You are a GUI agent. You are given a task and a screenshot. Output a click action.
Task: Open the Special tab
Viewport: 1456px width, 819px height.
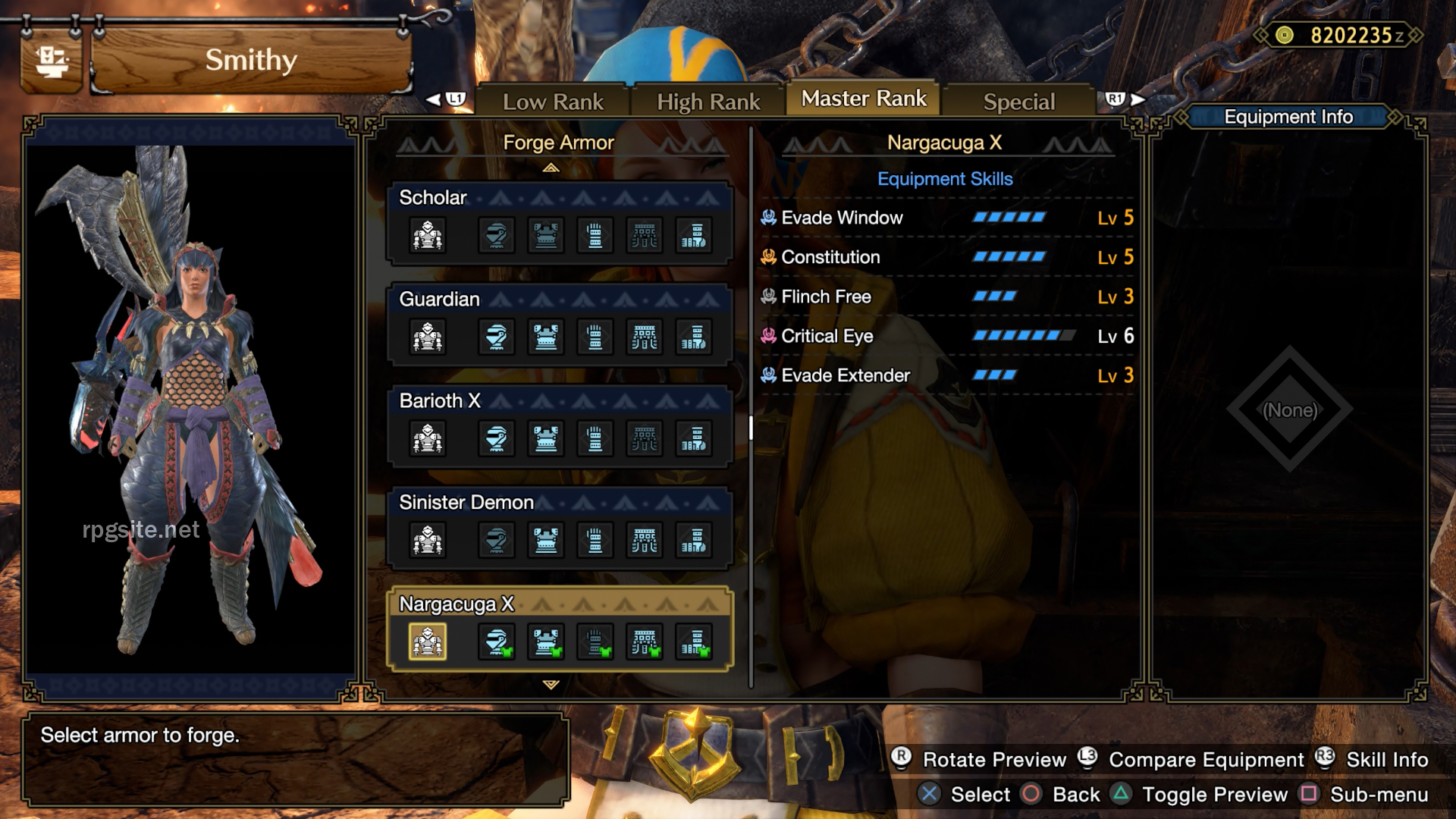point(1018,100)
